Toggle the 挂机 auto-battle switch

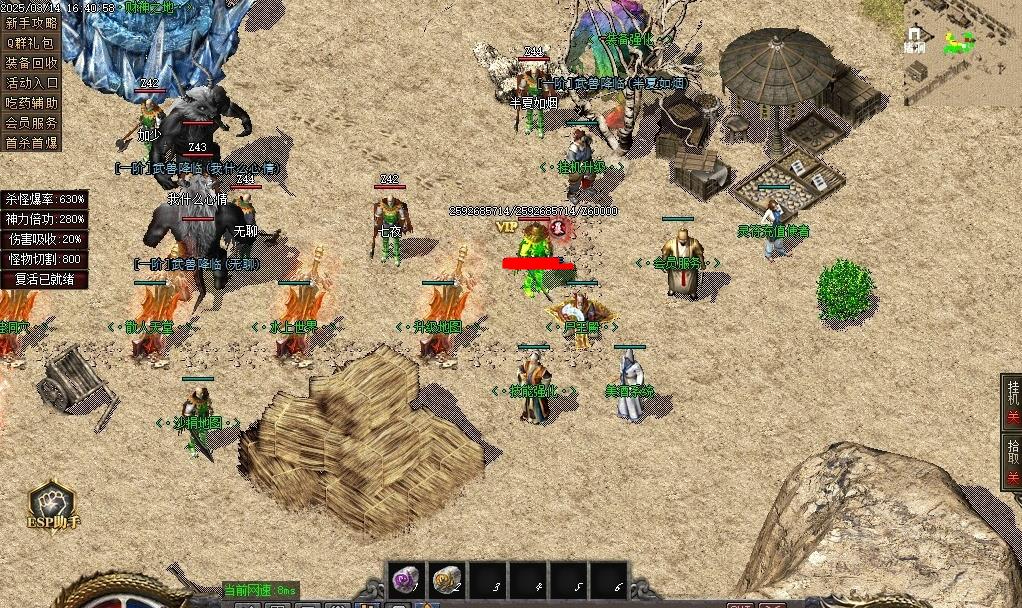pyautogui.click(x=1011, y=402)
